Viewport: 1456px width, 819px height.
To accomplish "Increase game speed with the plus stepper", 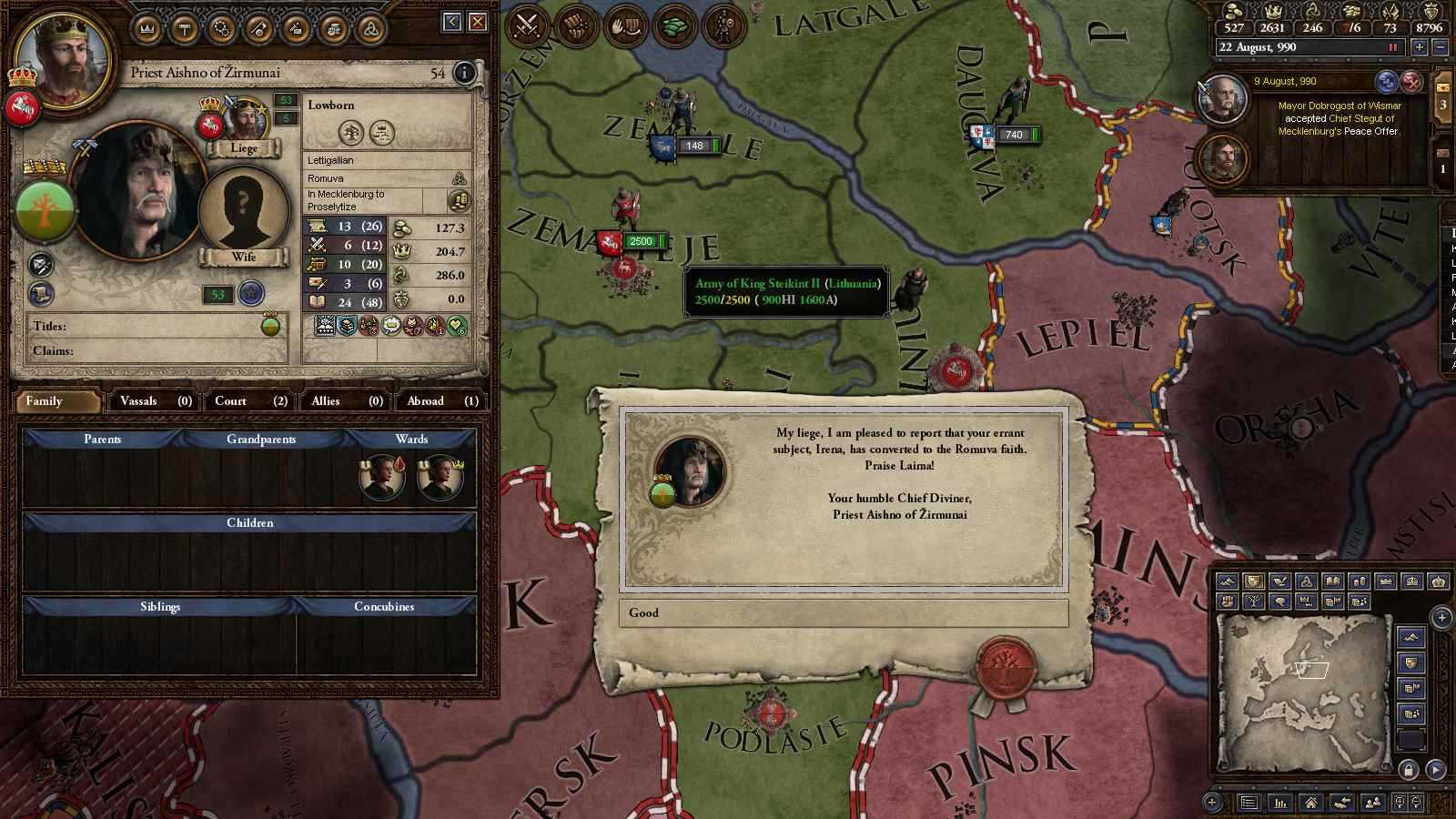I will click(1420, 48).
